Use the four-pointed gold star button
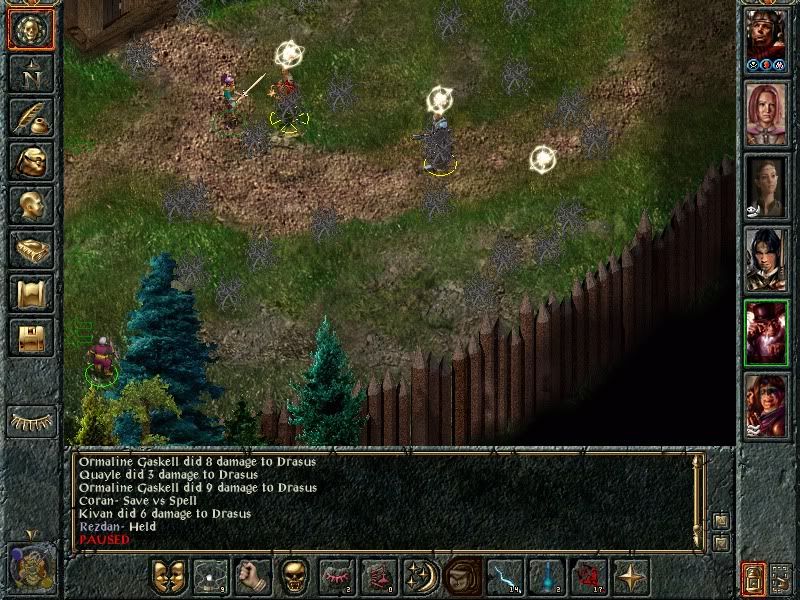Image resolution: width=800 pixels, height=600 pixels. pos(630,577)
